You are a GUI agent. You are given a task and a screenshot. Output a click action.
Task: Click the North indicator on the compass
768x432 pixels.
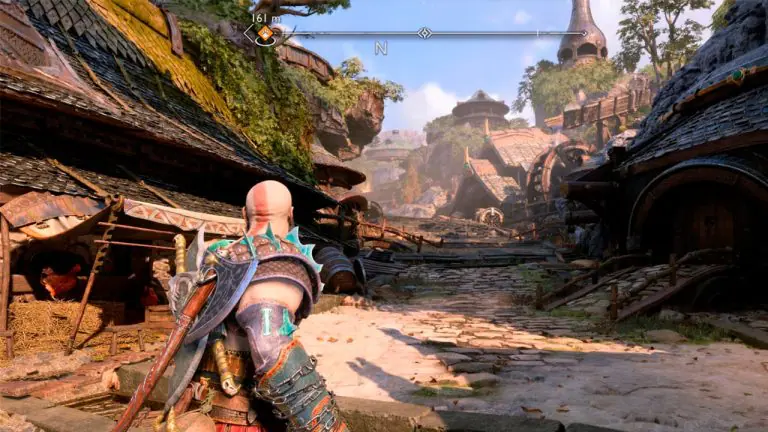pyautogui.click(x=381, y=48)
